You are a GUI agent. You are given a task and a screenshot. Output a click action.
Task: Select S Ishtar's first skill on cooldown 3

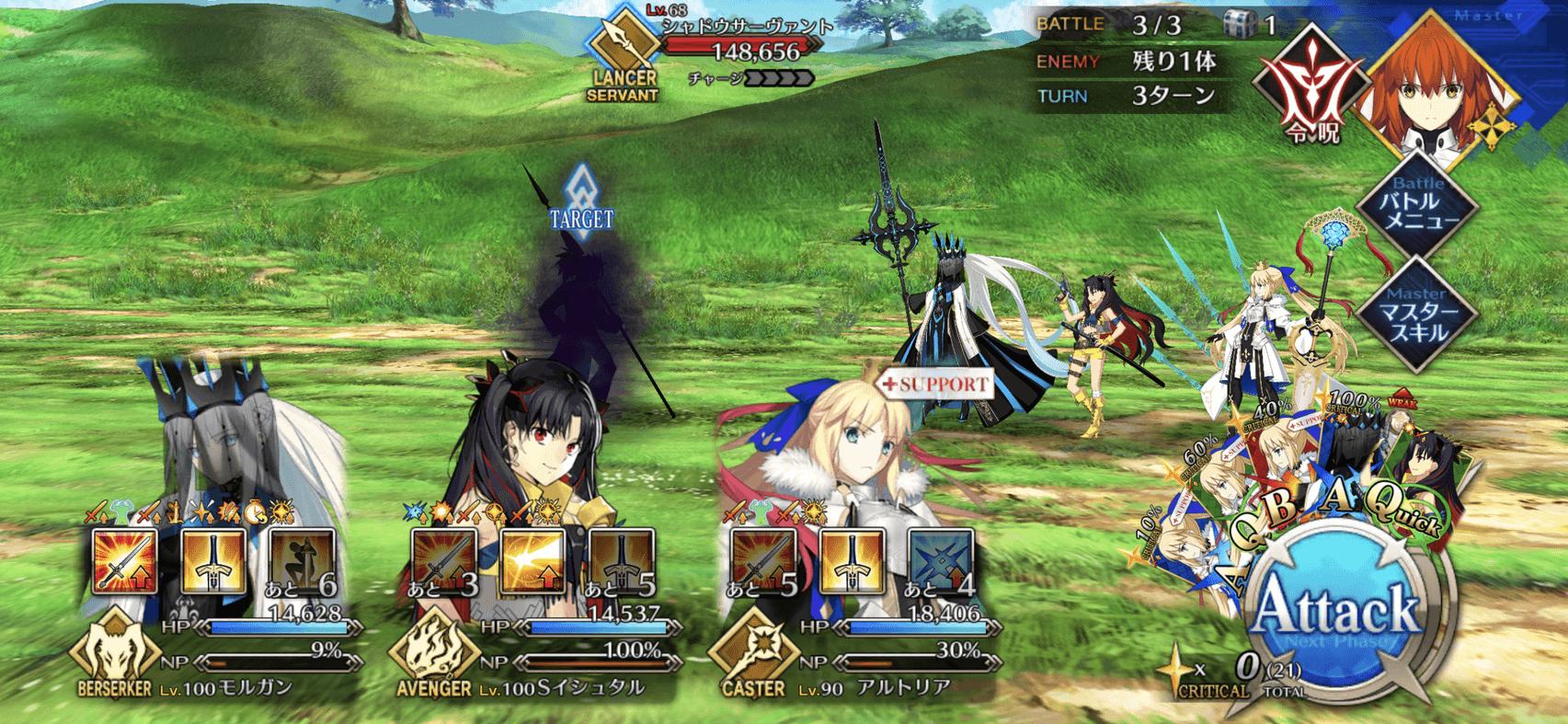coord(443,560)
